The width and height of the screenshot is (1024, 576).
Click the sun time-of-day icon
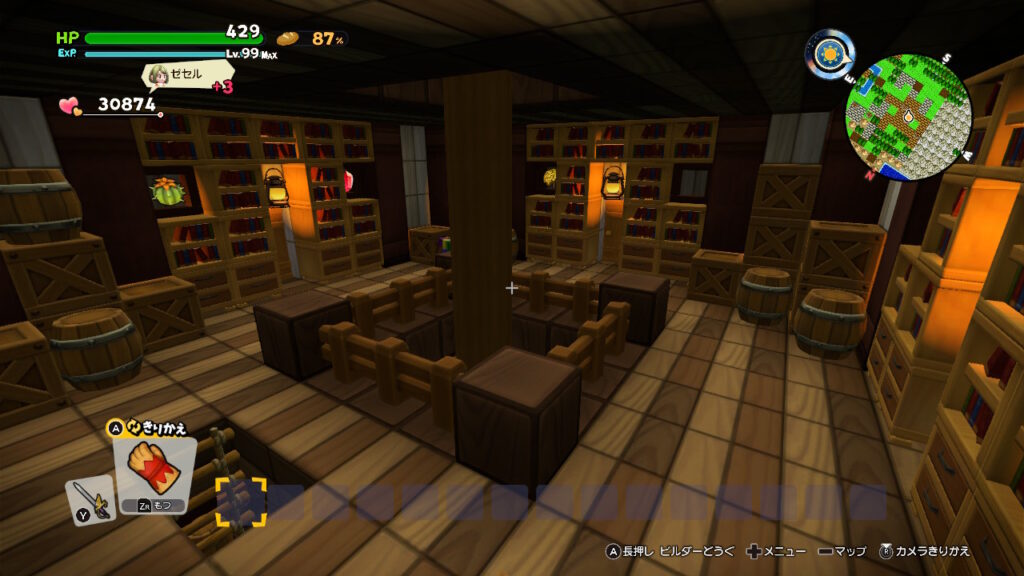coord(831,53)
